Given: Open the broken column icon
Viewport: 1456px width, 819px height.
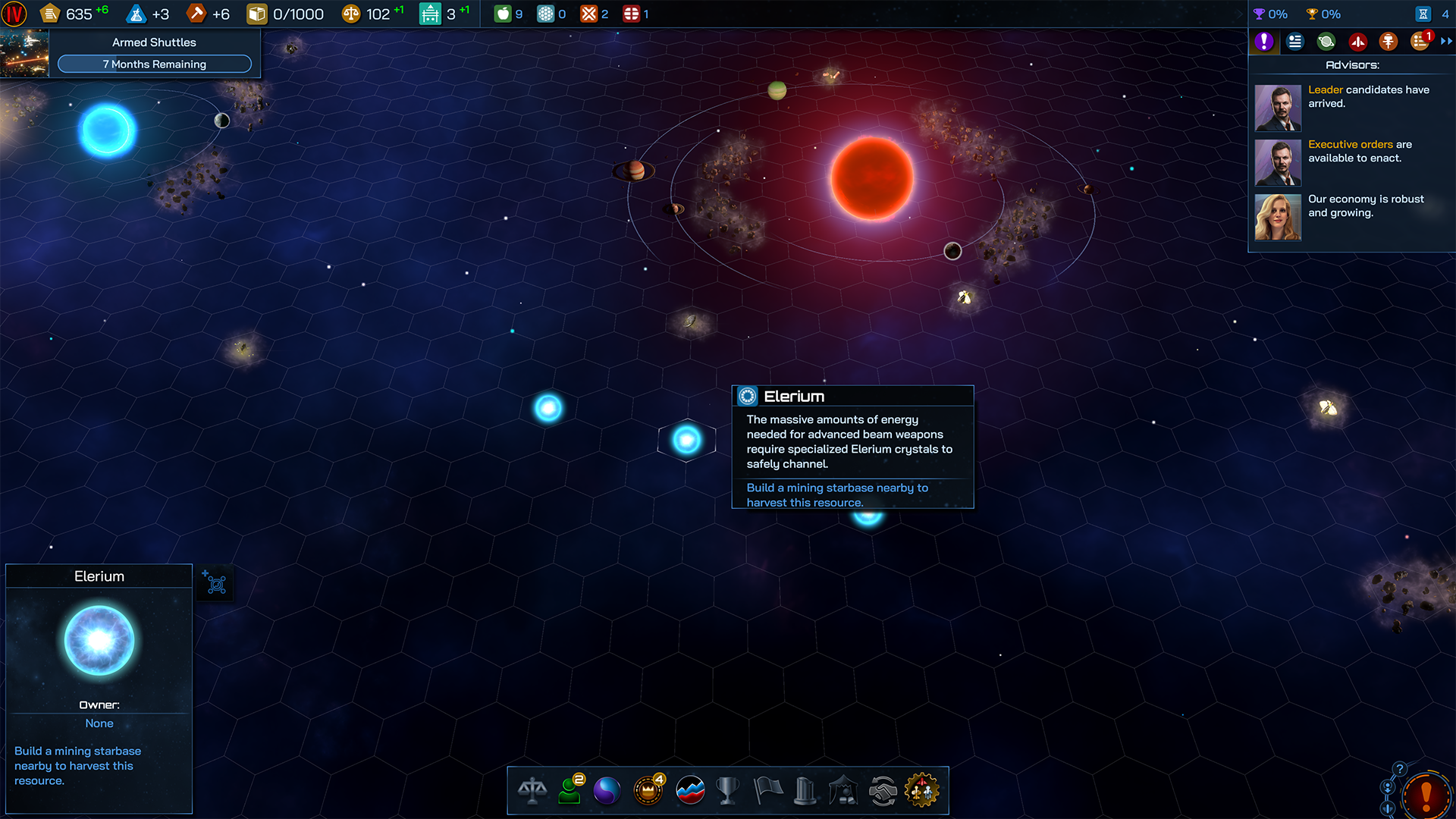Looking at the screenshot, I should click(805, 791).
